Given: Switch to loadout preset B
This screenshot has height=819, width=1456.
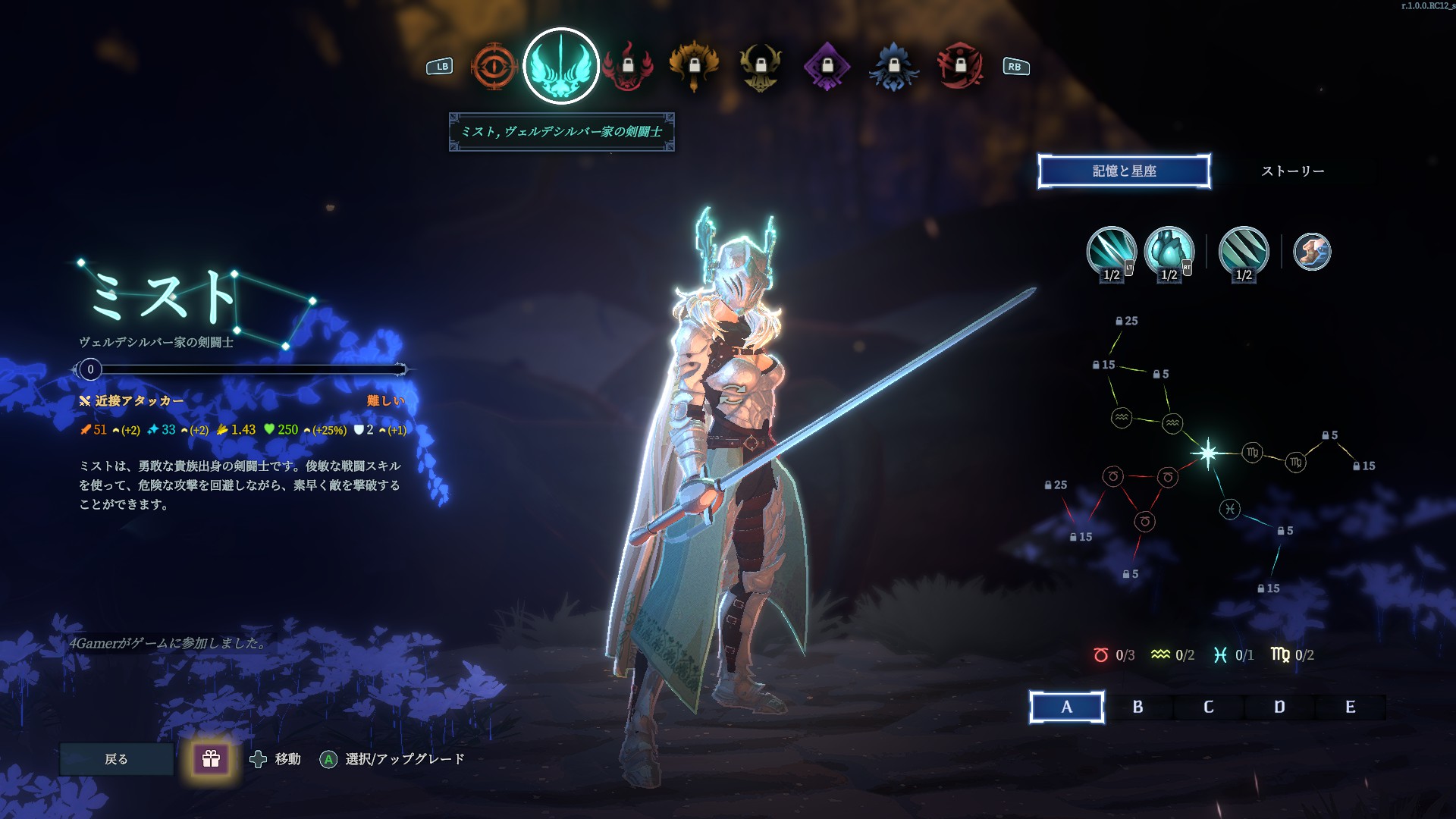Looking at the screenshot, I should pos(1137,708).
